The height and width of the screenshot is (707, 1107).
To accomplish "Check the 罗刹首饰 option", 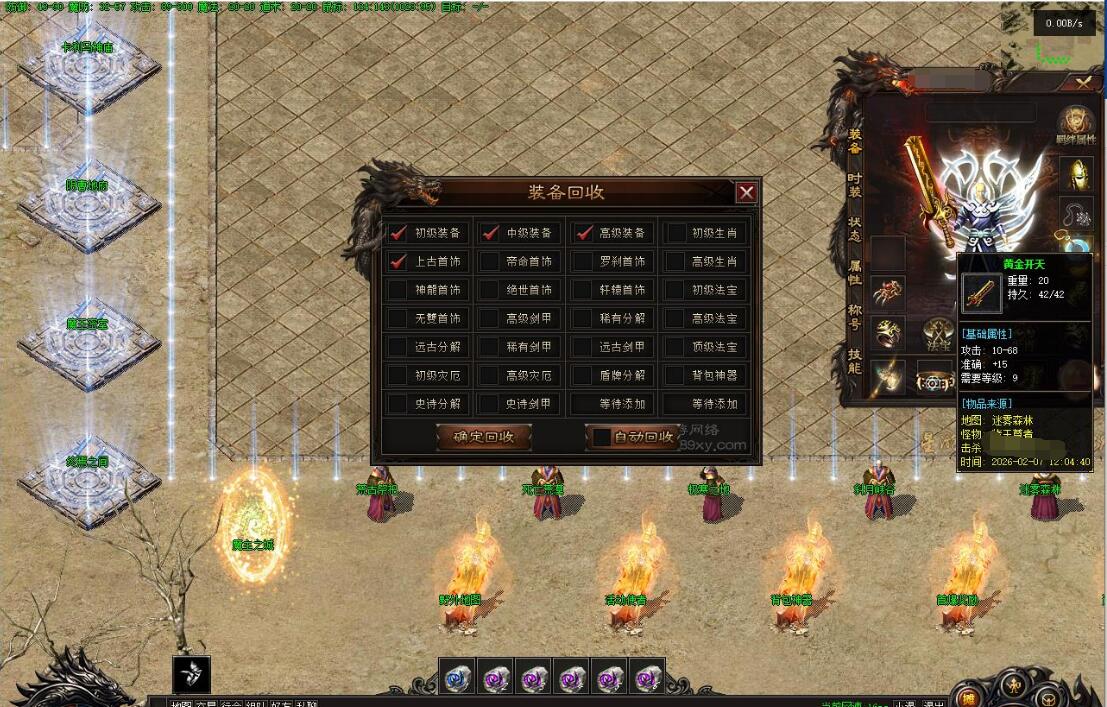I will (583, 262).
